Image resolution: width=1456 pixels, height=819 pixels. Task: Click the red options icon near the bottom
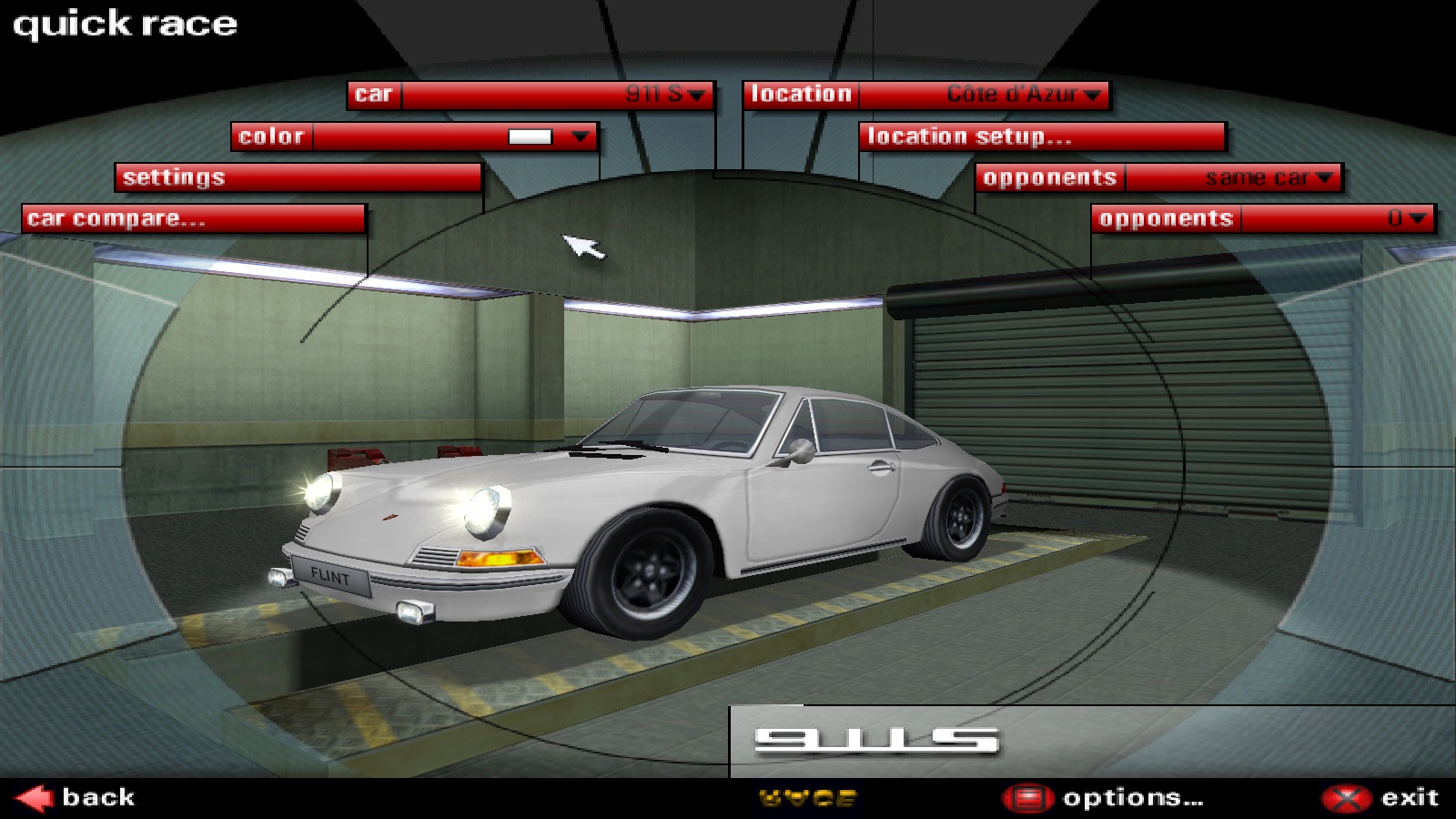[x=1026, y=795]
